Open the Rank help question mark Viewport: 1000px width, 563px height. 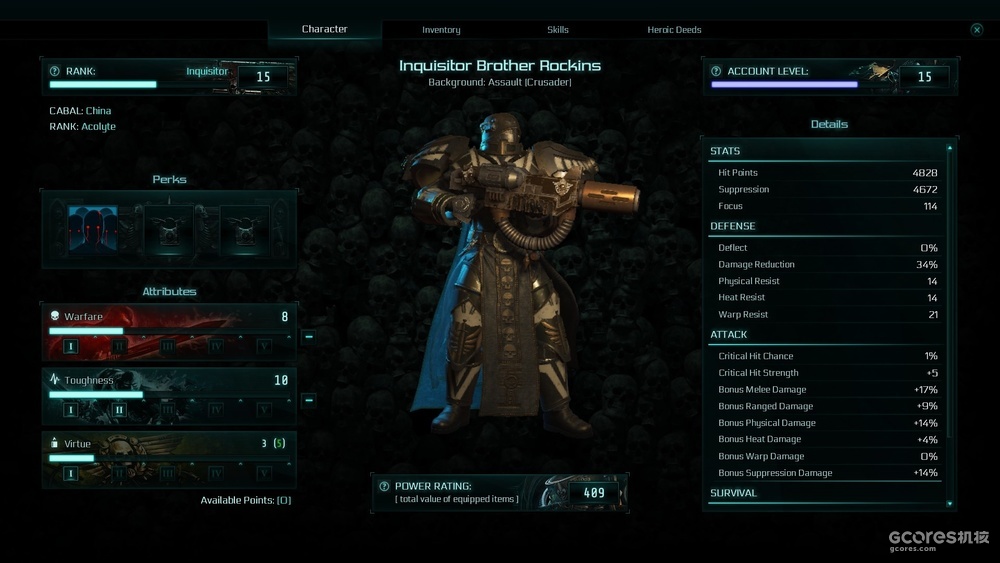pos(55,72)
